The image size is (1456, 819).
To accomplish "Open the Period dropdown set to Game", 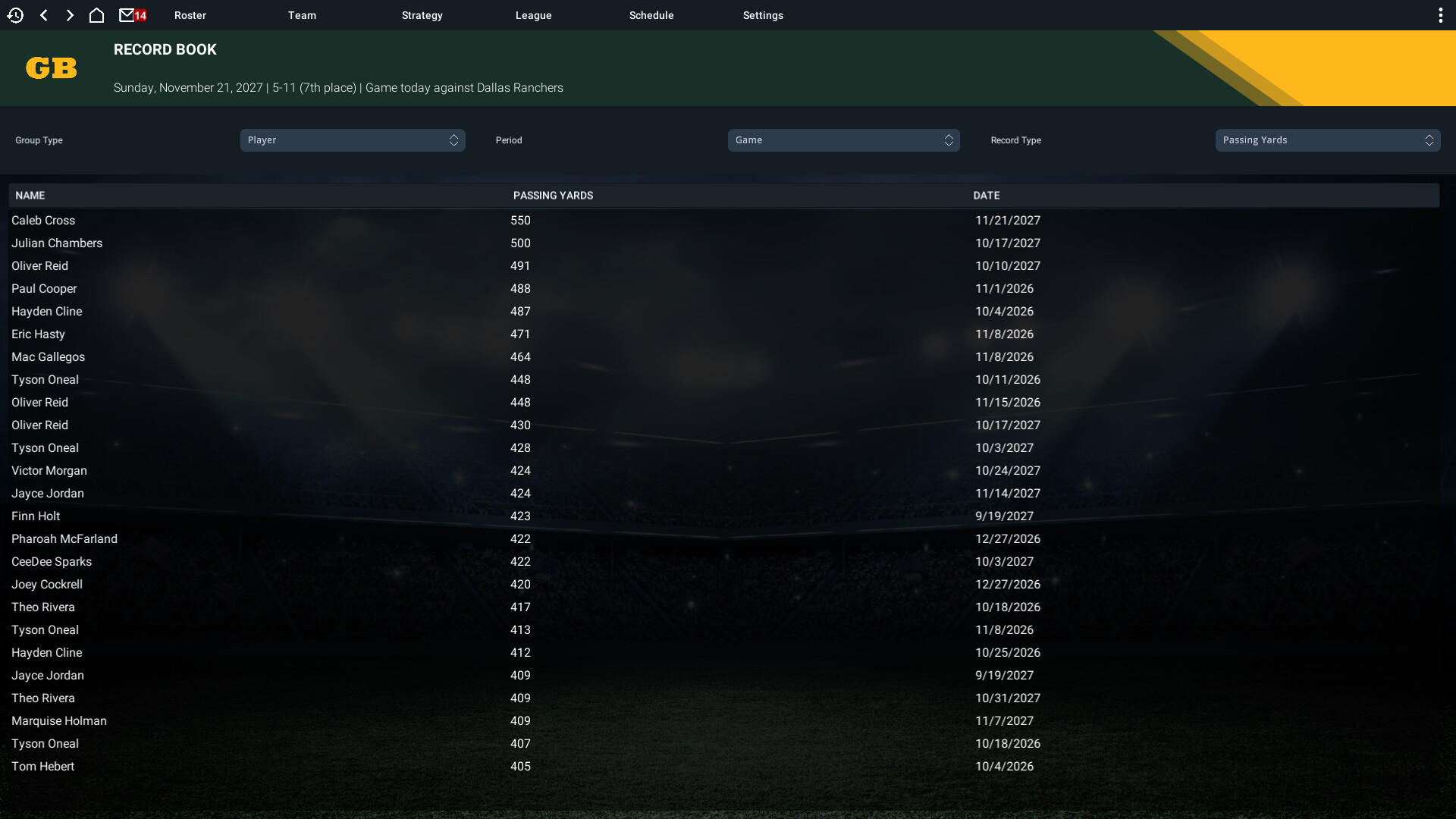I will point(843,140).
